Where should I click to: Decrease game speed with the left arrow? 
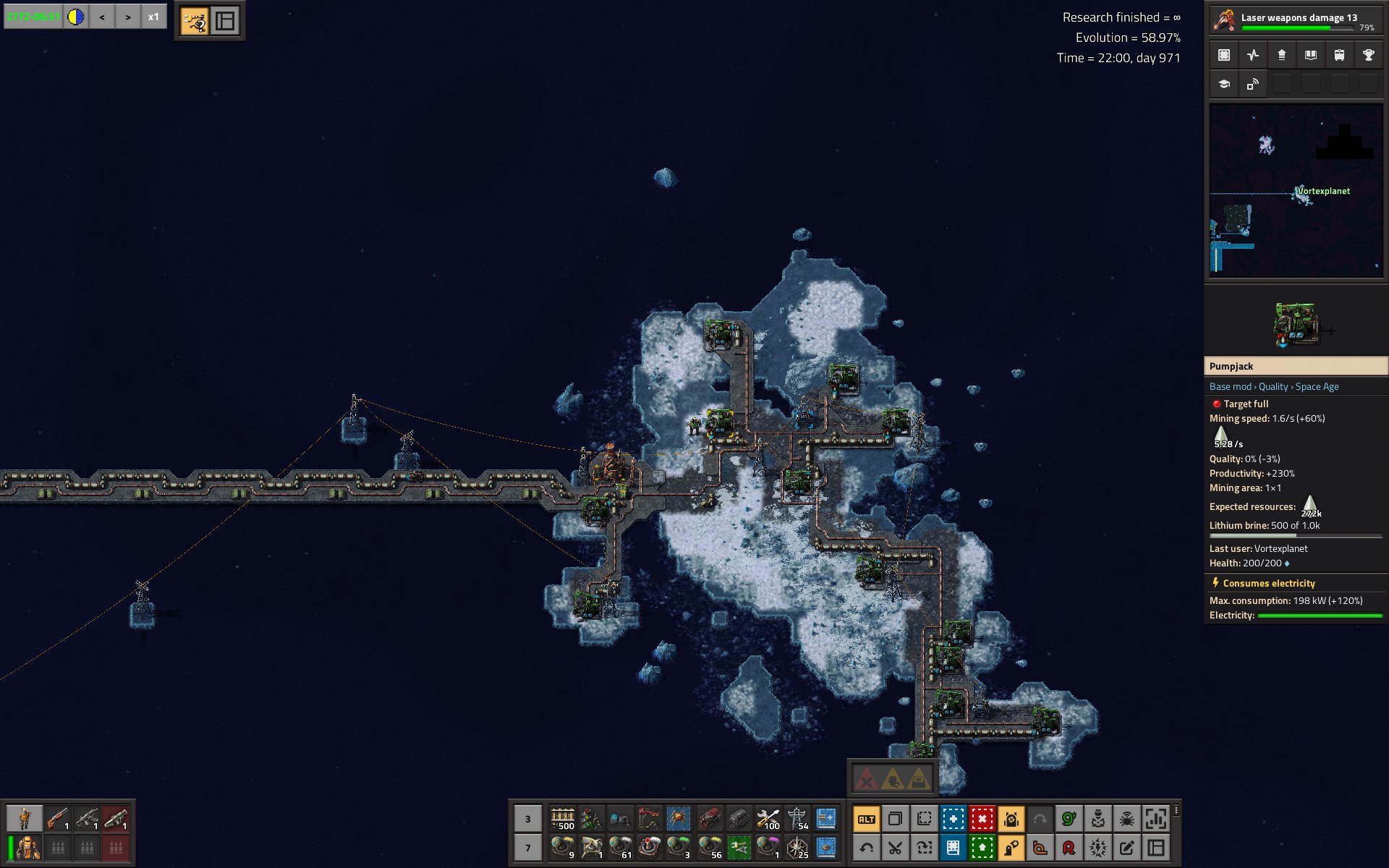(x=102, y=17)
